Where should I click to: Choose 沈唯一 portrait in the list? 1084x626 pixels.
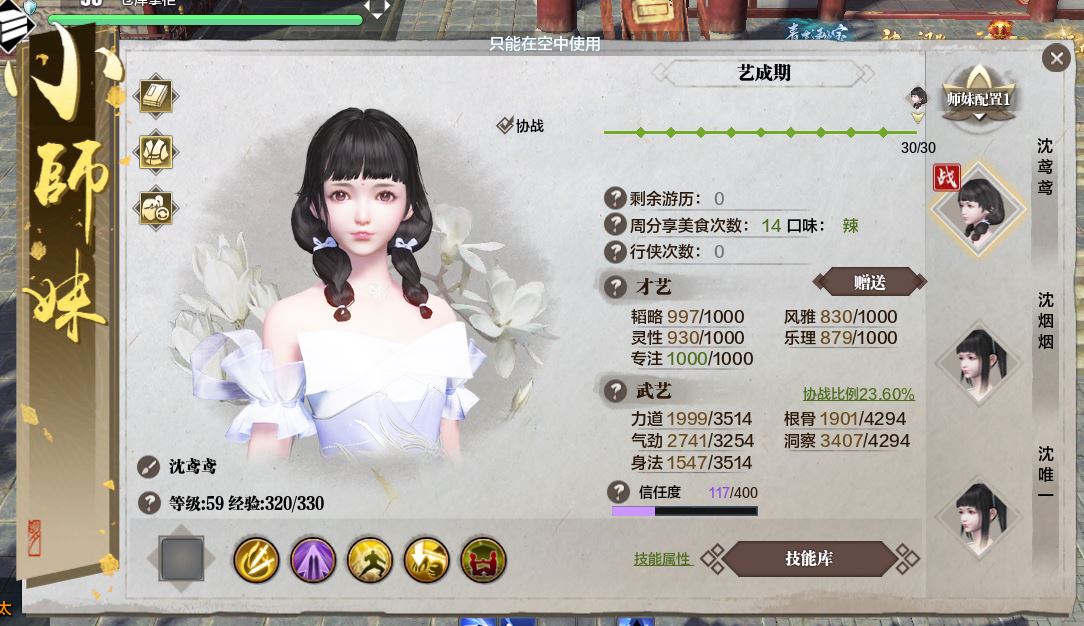coord(977,515)
